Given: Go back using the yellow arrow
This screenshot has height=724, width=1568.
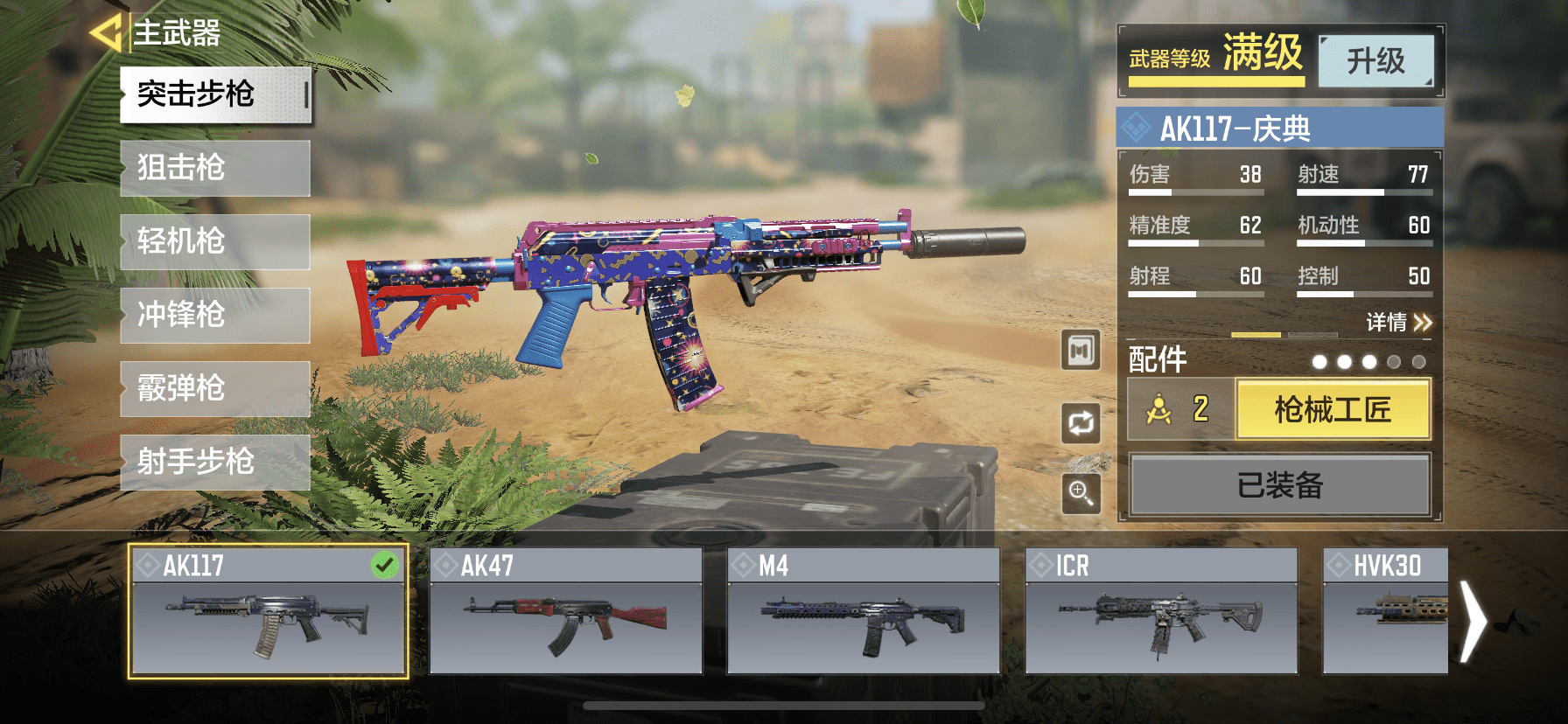Looking at the screenshot, I should tap(105, 33).
